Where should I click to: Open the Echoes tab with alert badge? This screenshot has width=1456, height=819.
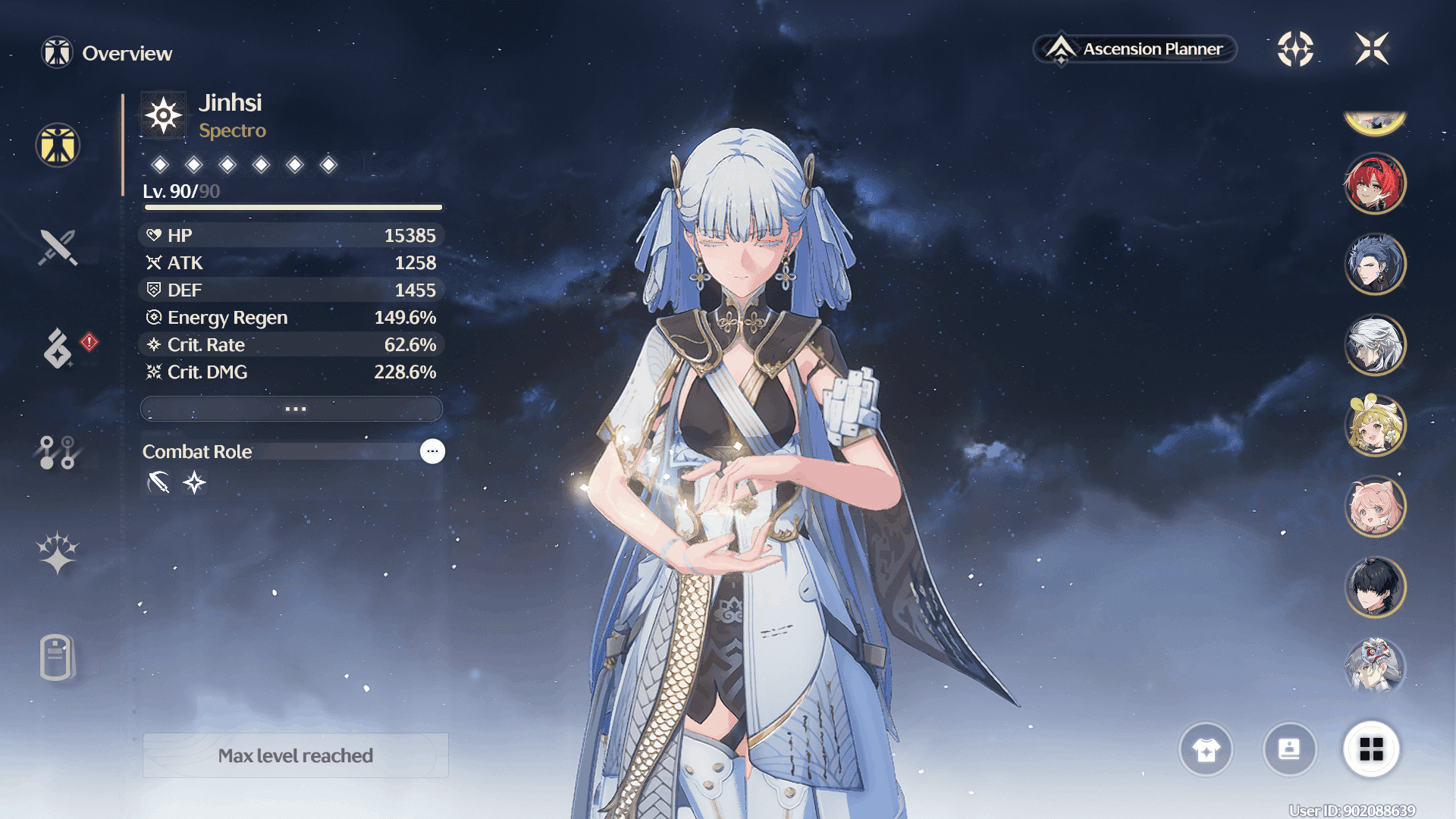tap(59, 349)
